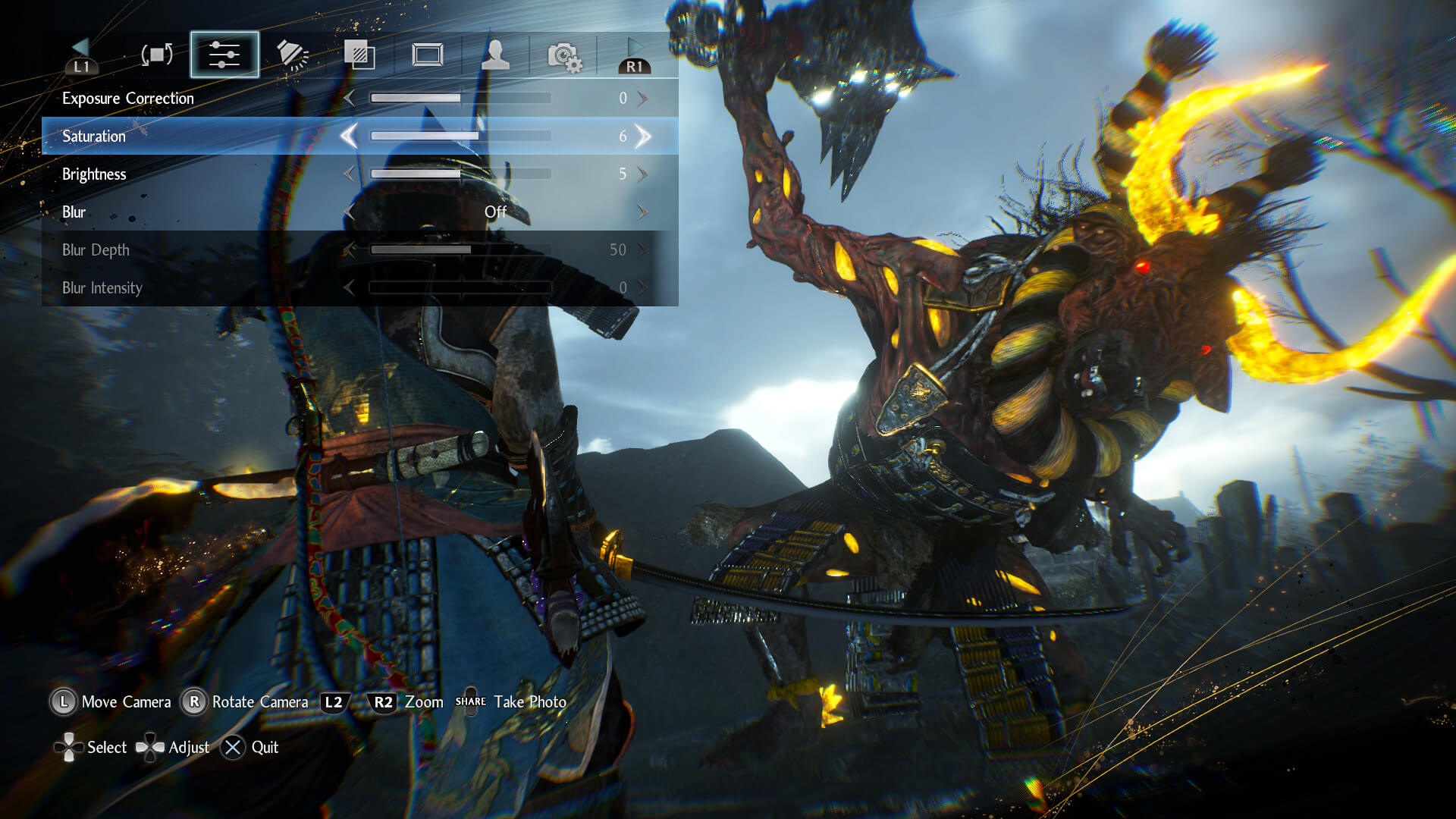Open the camera settings gear tab
The image size is (1456, 819).
tap(564, 57)
